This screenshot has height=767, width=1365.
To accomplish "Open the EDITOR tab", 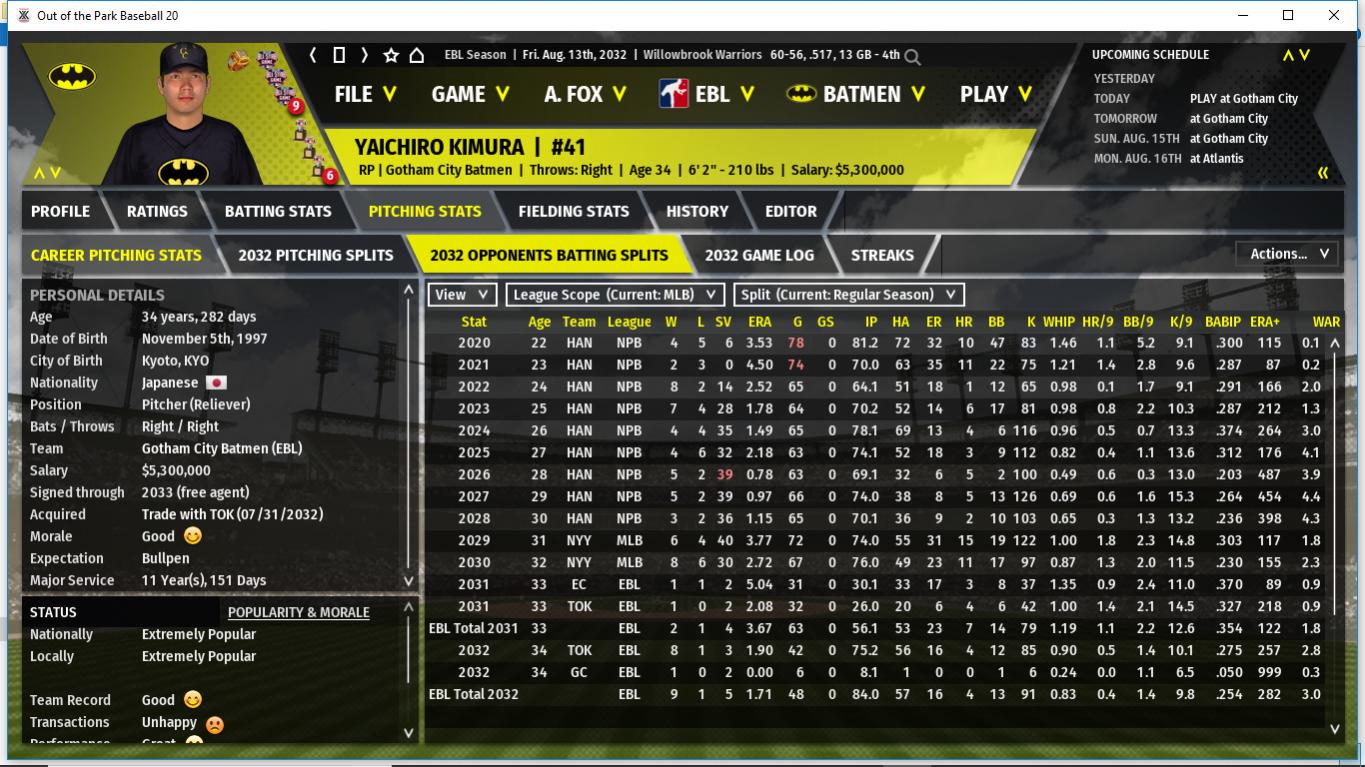I will click(791, 211).
